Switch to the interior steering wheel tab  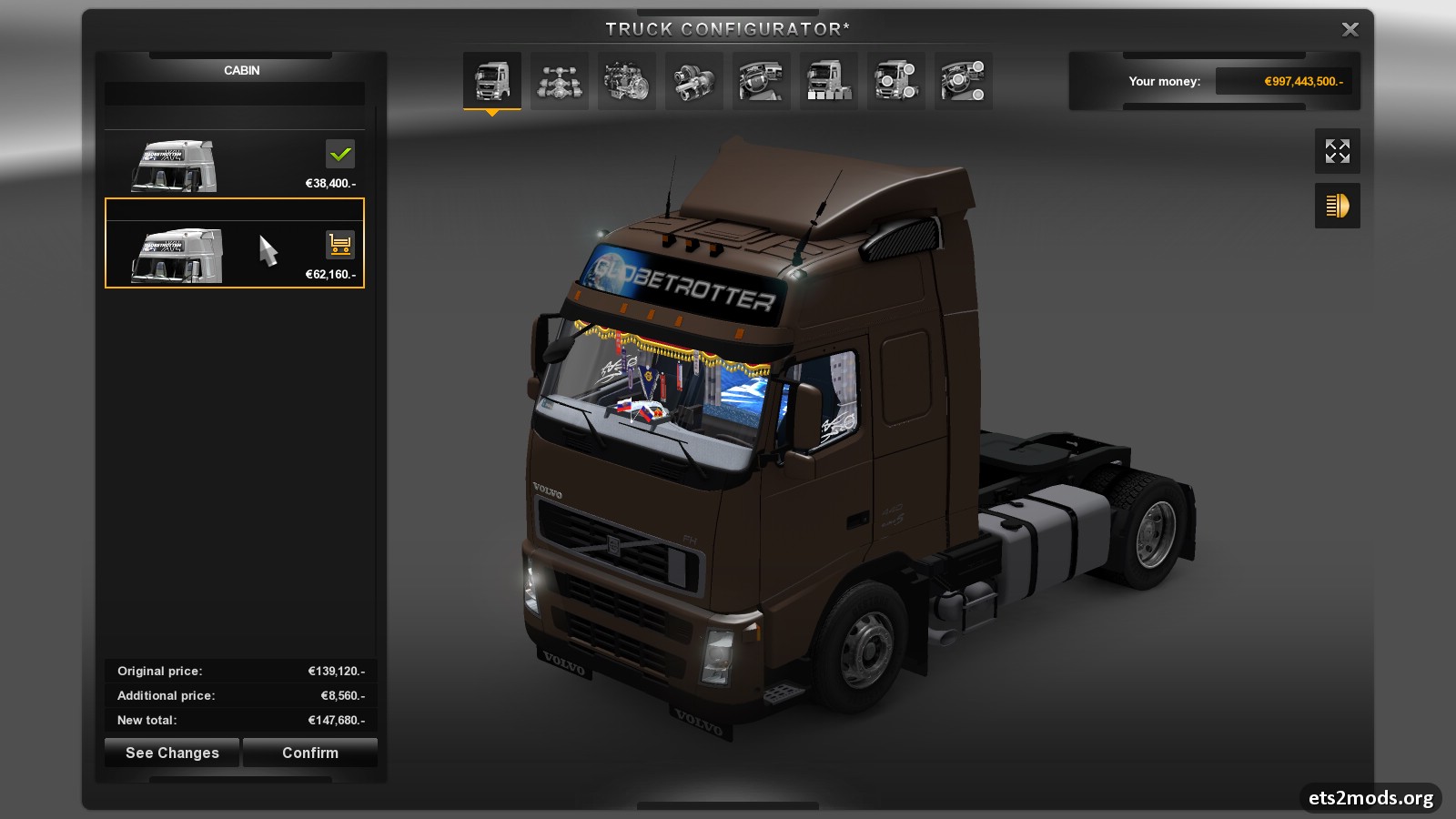761,81
